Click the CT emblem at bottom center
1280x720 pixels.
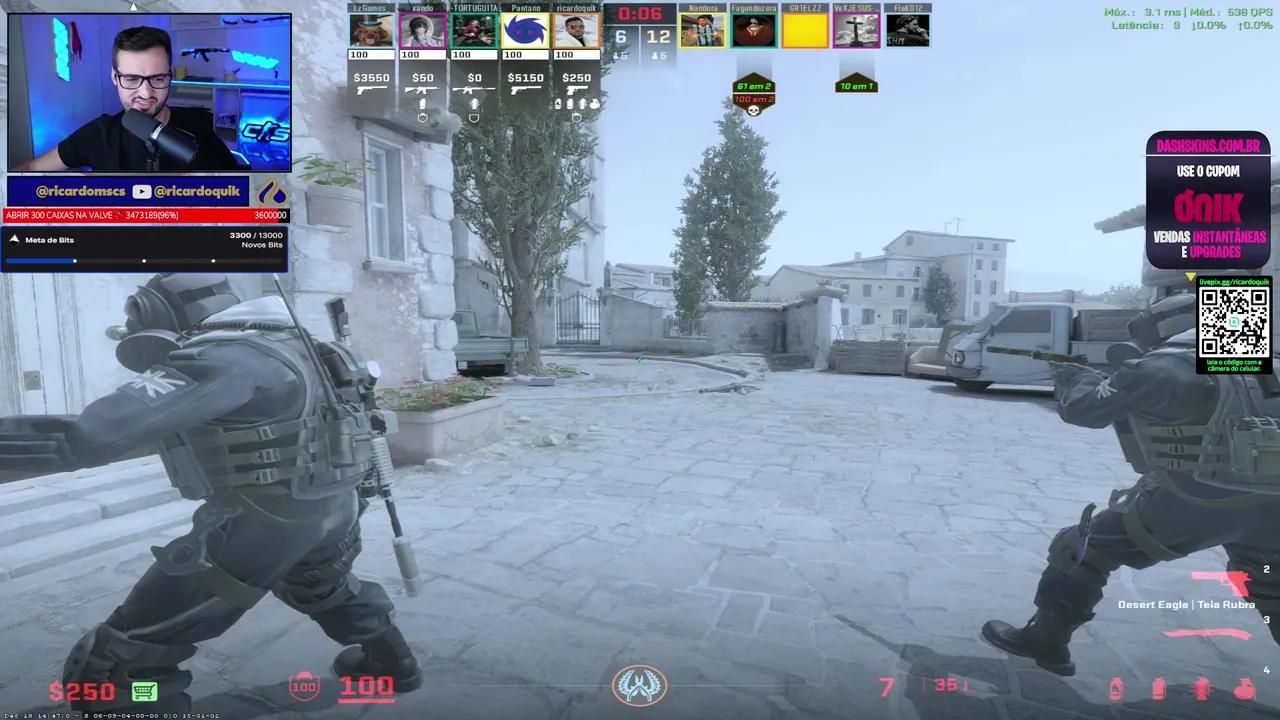pos(639,684)
